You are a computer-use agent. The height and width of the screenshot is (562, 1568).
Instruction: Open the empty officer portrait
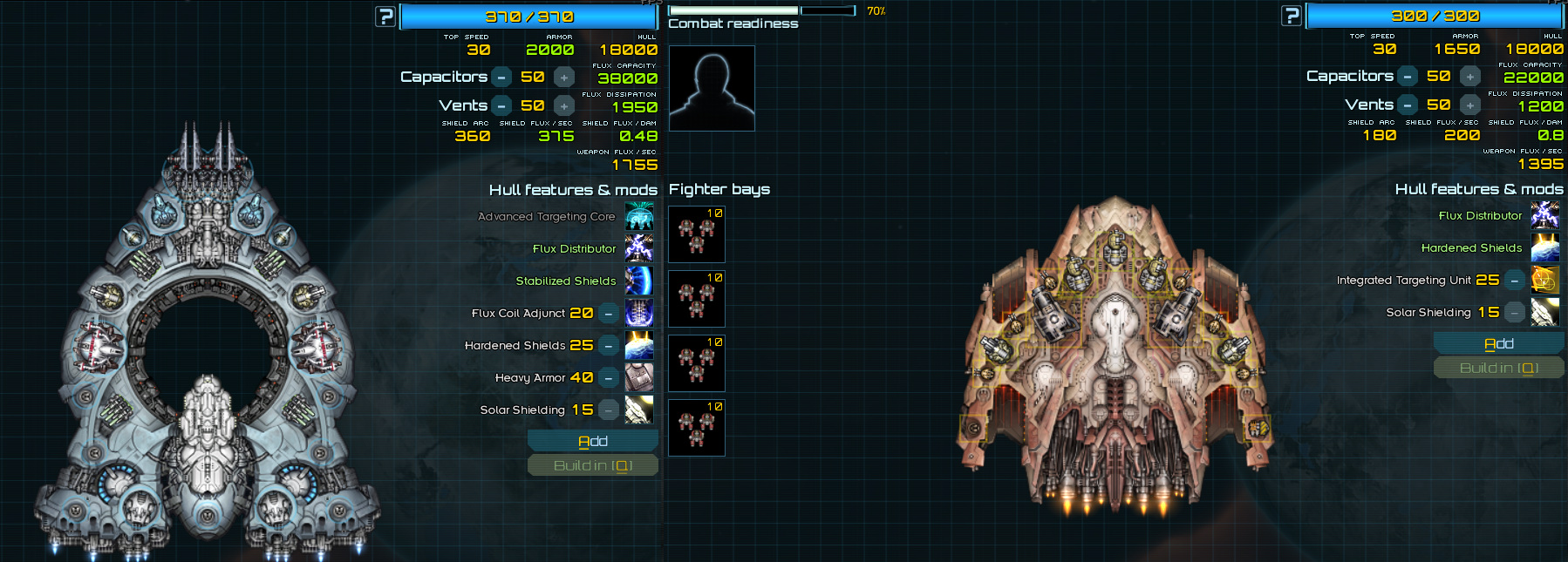point(712,88)
